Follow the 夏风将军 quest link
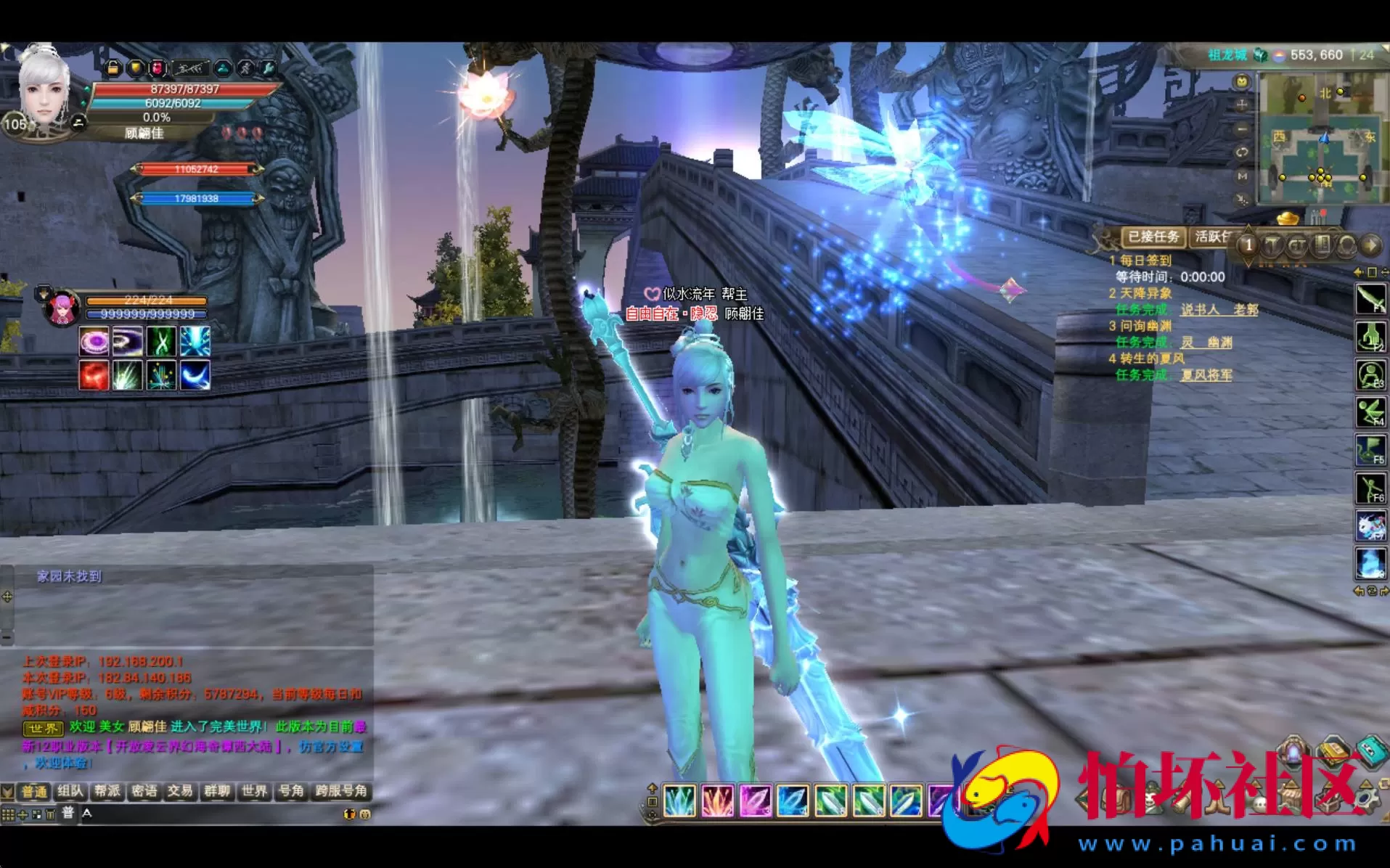 click(x=1206, y=375)
